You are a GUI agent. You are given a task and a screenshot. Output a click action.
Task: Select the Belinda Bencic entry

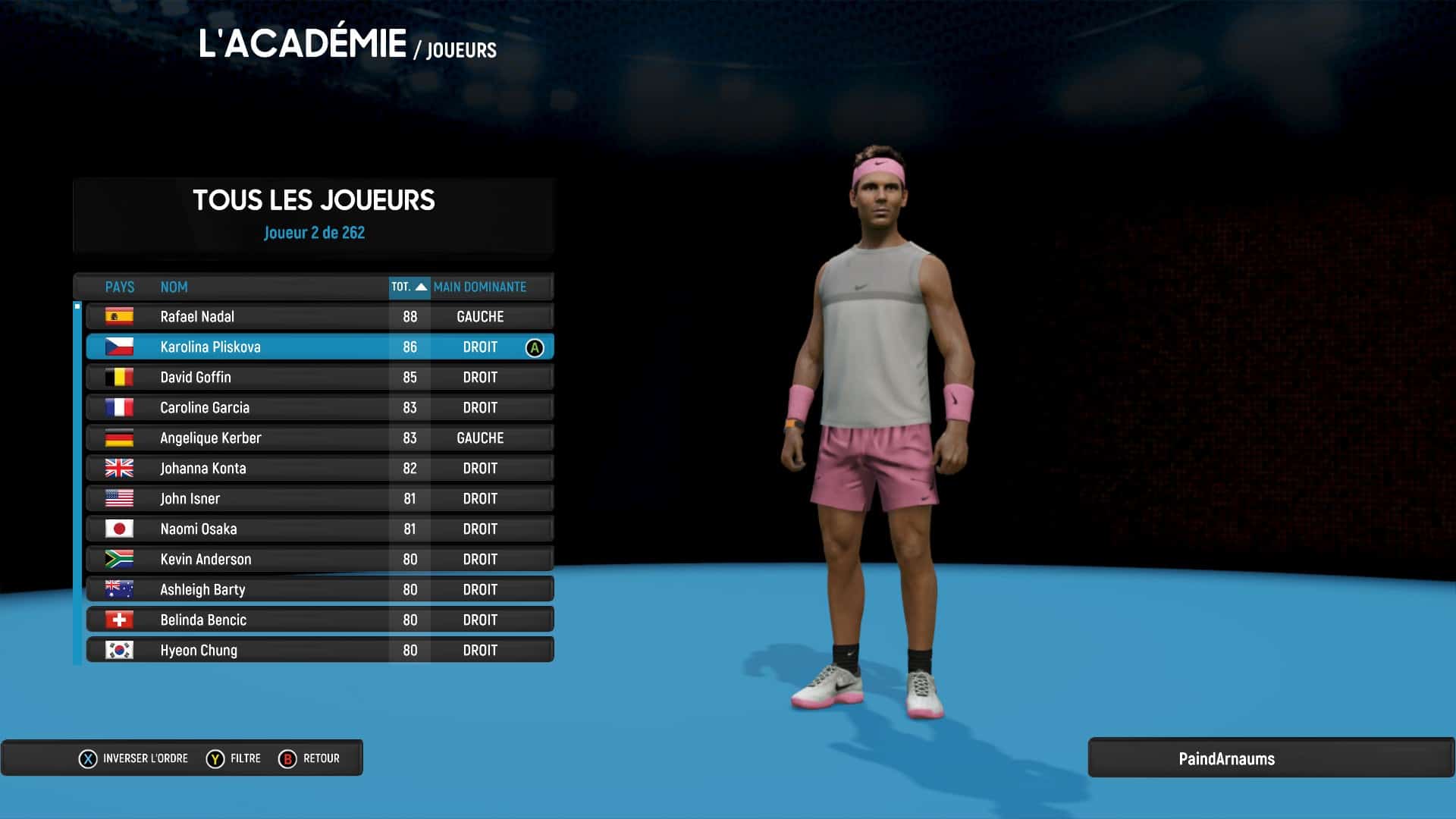[319, 620]
